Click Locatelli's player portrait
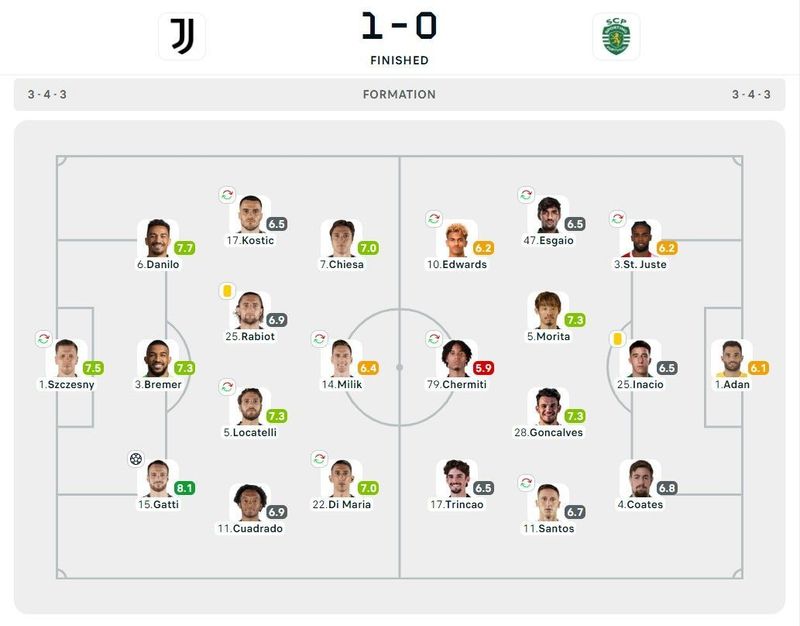Image resolution: width=800 pixels, height=626 pixels. click(249, 406)
